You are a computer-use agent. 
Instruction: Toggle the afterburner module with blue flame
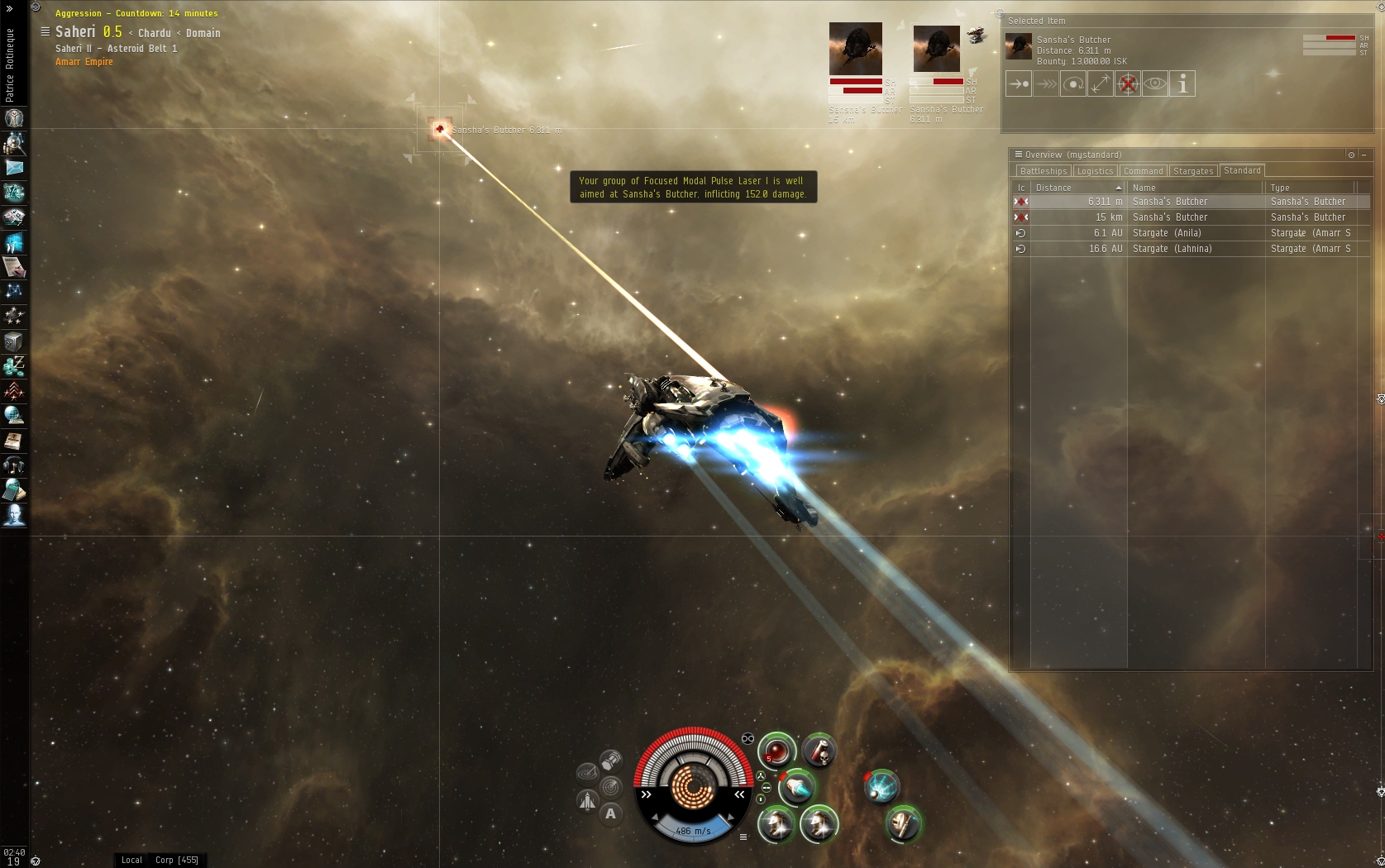click(x=798, y=789)
